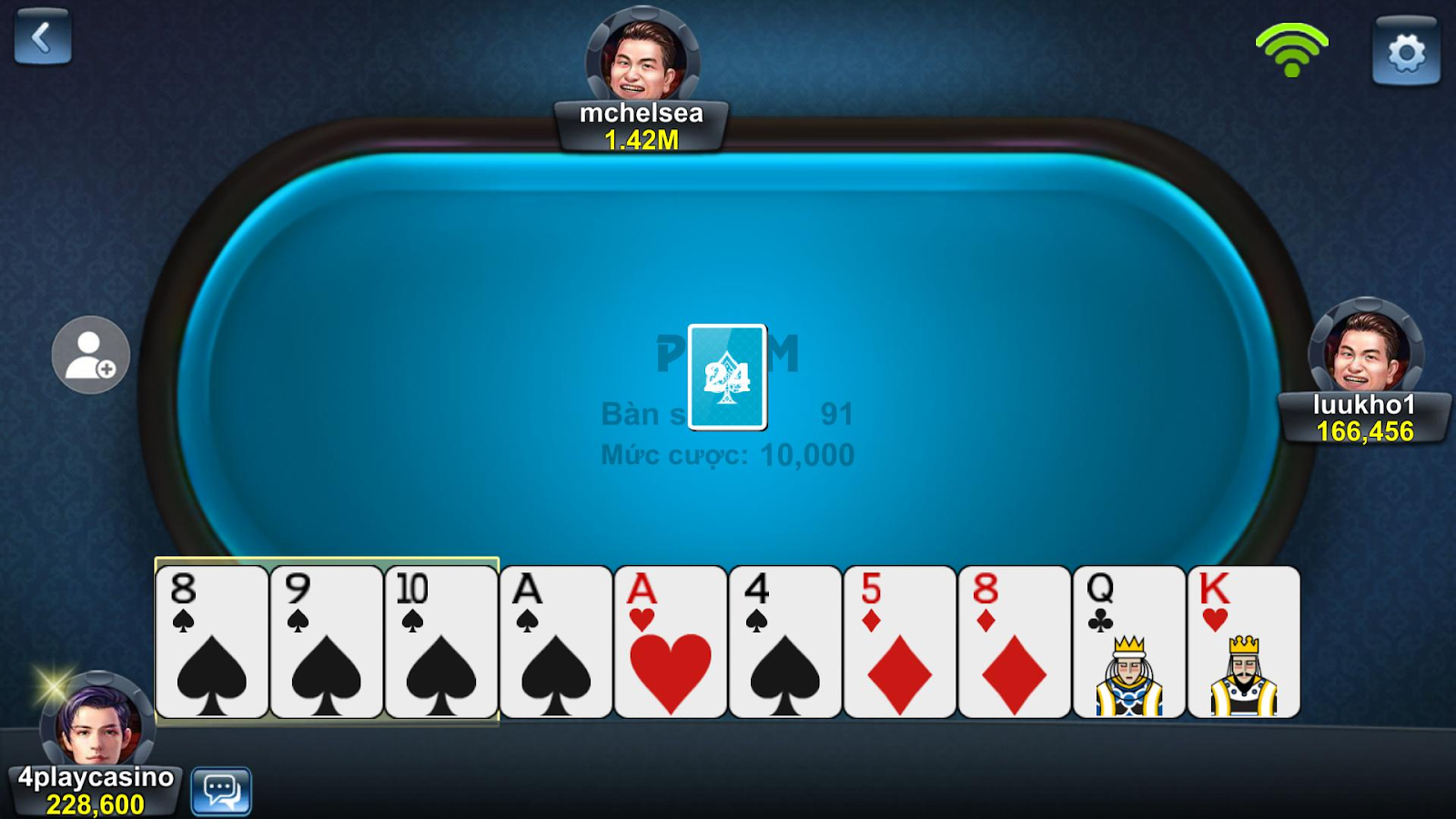Select the 9 of spades card
This screenshot has width=1456, height=819.
coord(327,642)
